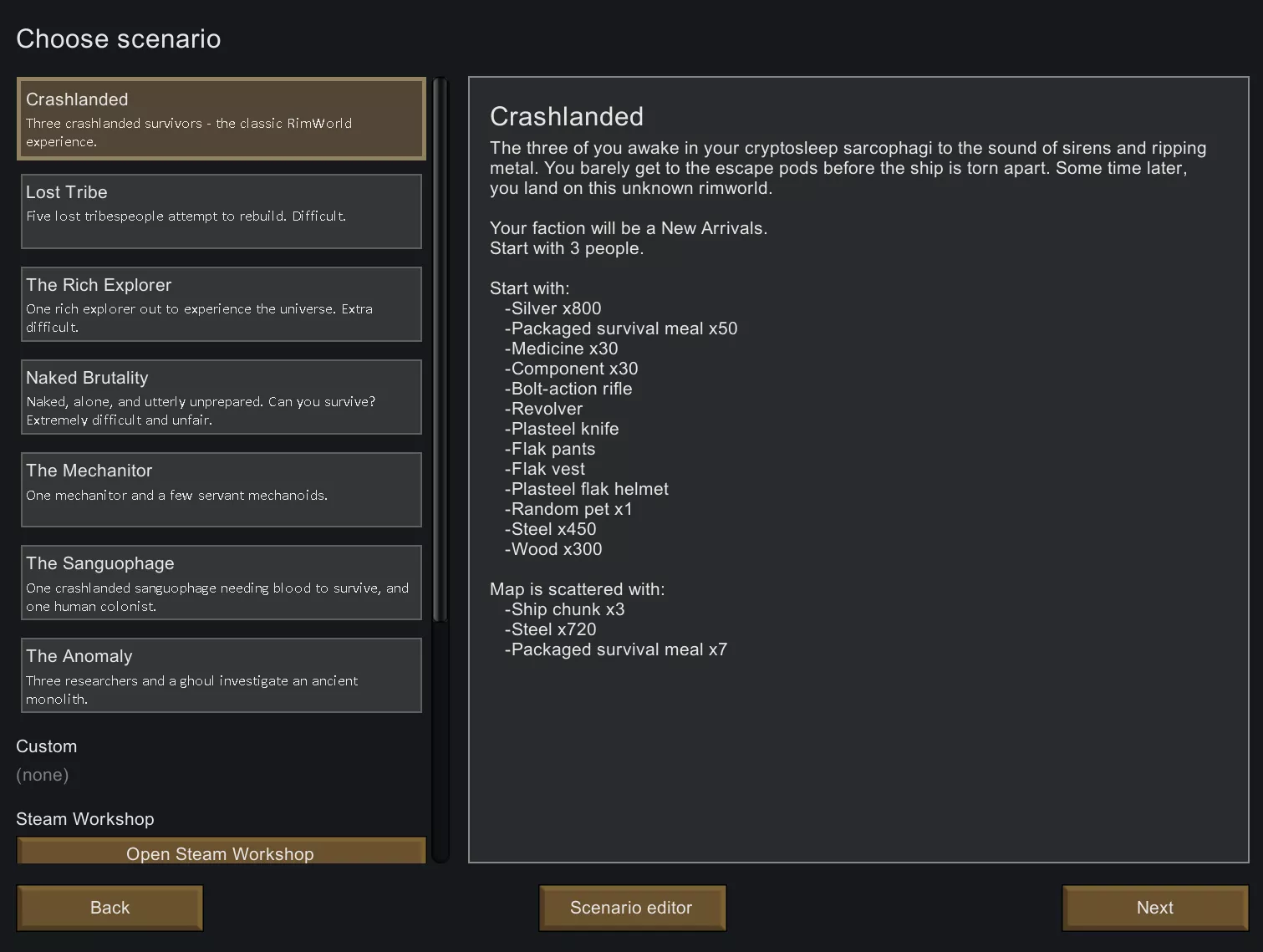
Task: Click the Custom section label
Action: coord(46,746)
